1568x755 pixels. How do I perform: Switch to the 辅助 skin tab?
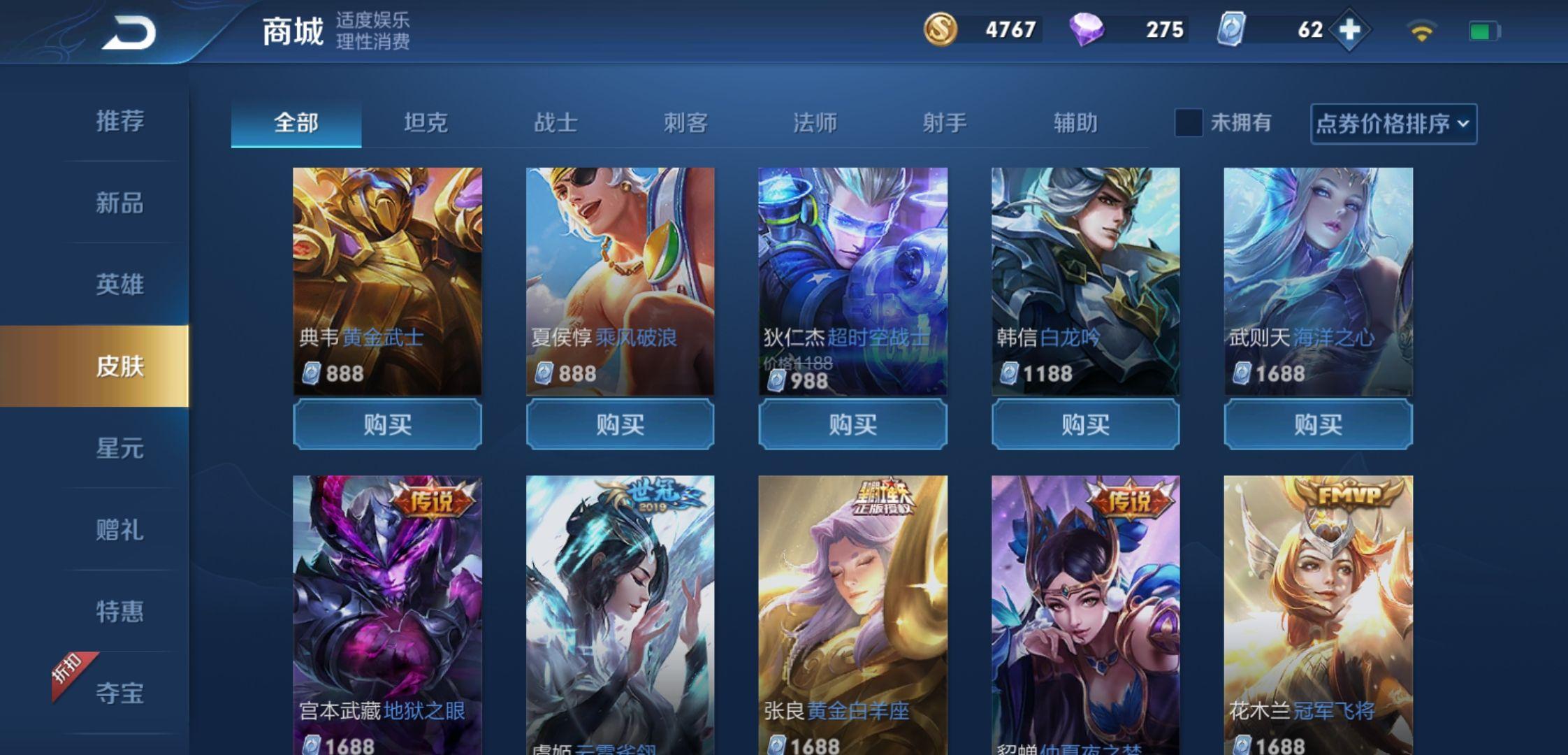pyautogui.click(x=1075, y=123)
